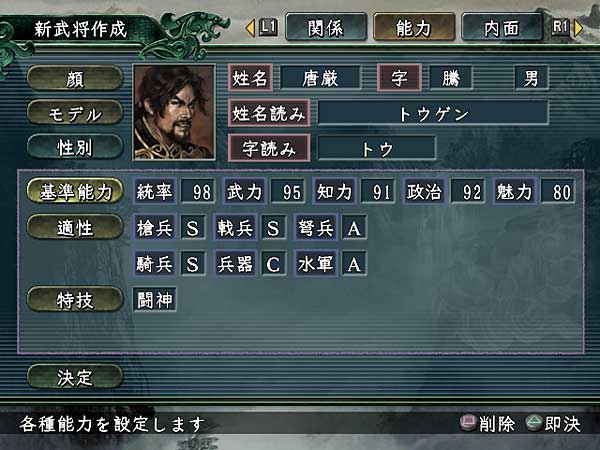Switch to the 関係 tab

click(x=325, y=27)
